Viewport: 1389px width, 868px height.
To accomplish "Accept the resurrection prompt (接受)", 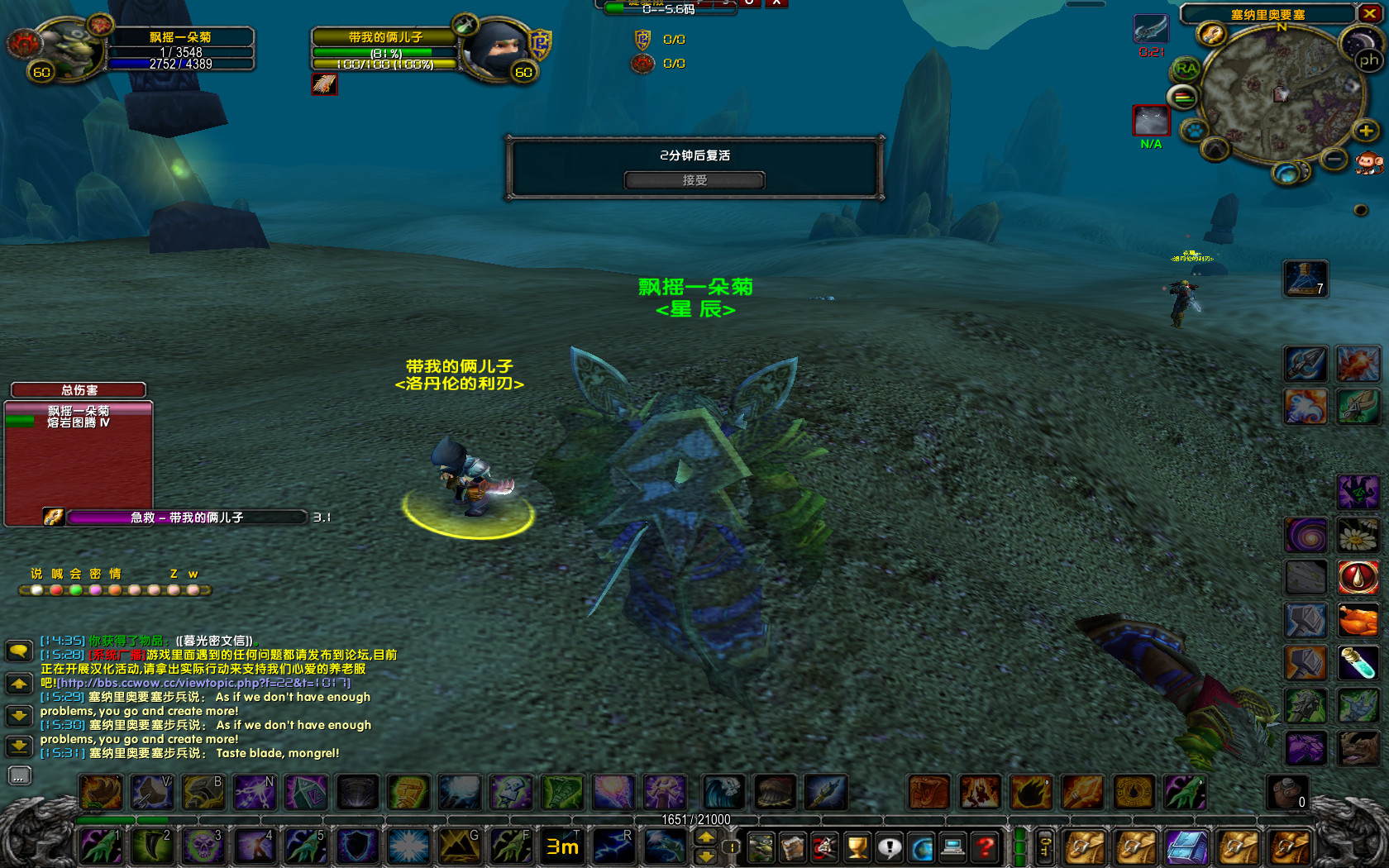I will [x=694, y=180].
